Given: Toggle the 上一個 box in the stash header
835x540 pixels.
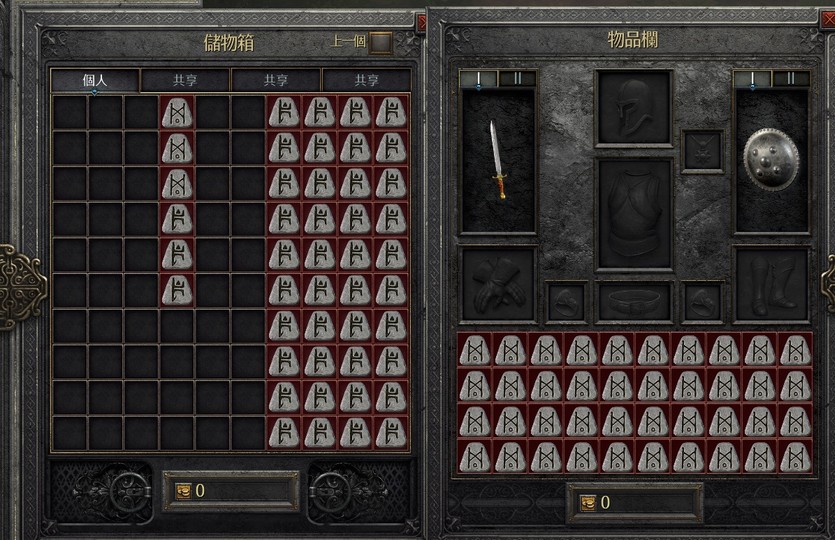Looking at the screenshot, I should tap(381, 42).
